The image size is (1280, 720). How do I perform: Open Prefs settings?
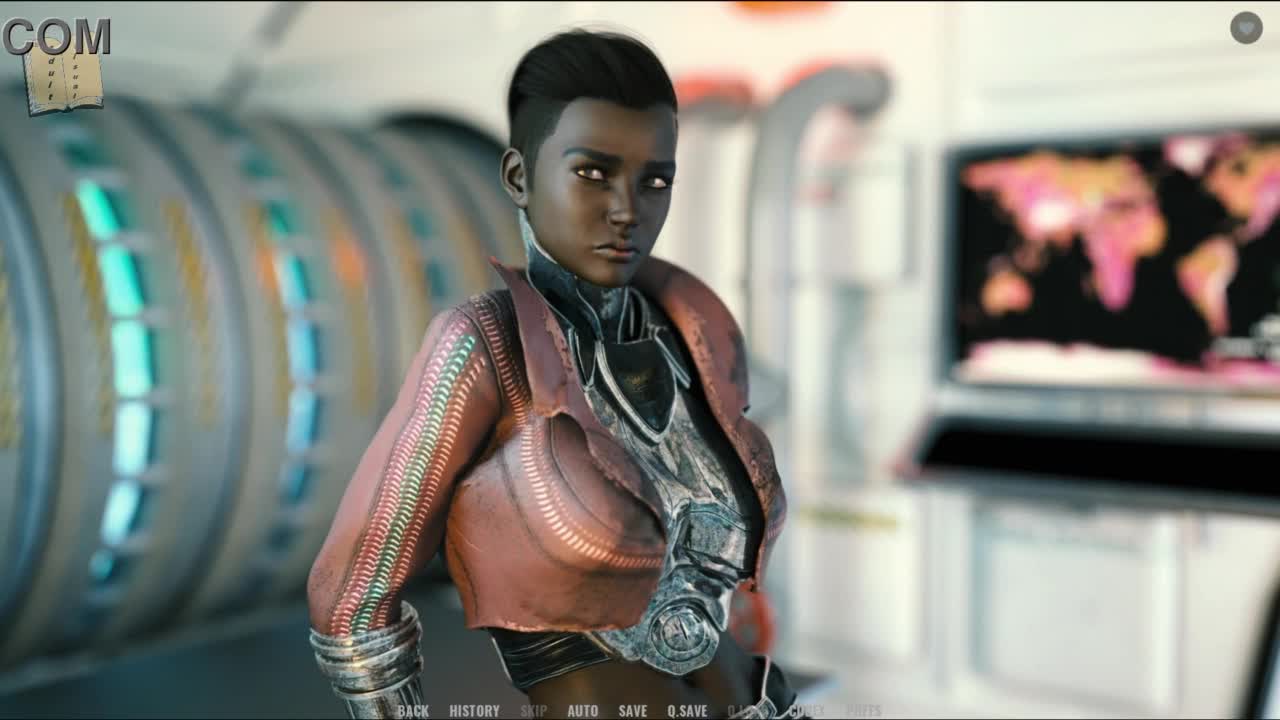863,711
